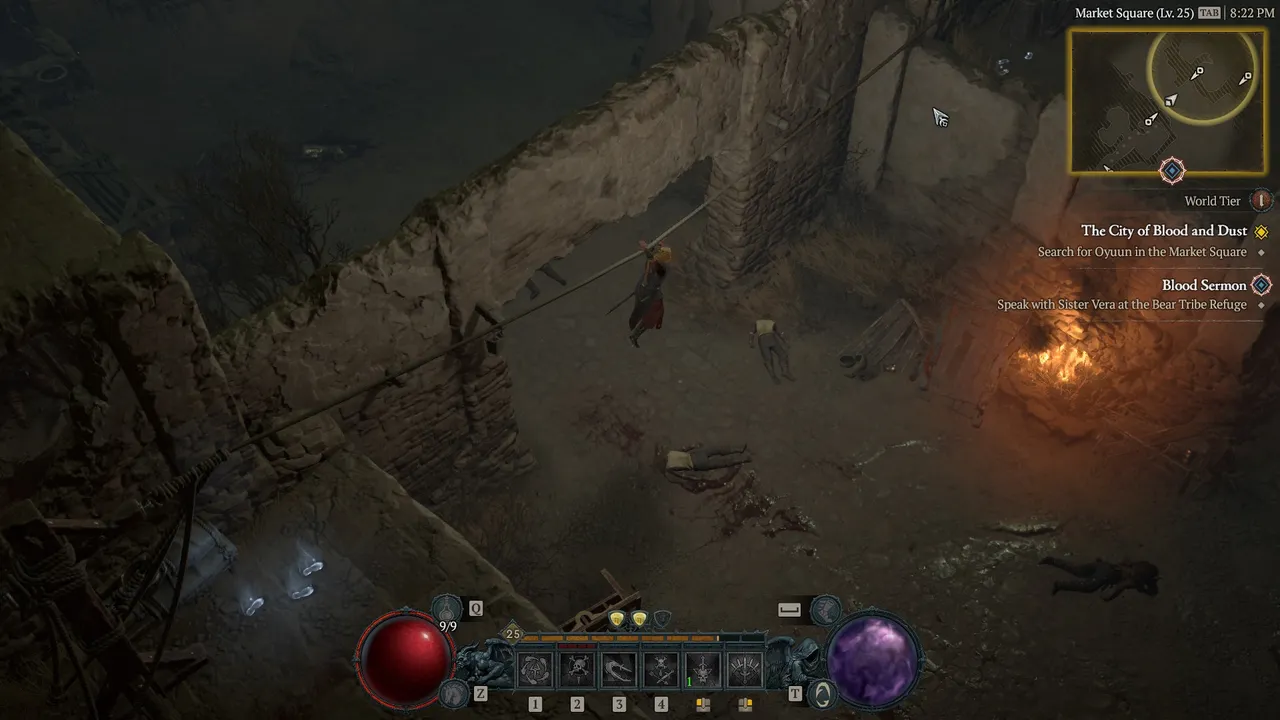This screenshot has height=720, width=1280.
Task: Activate the skull-and-crossbones skill in slot 4
Action: 661,669
